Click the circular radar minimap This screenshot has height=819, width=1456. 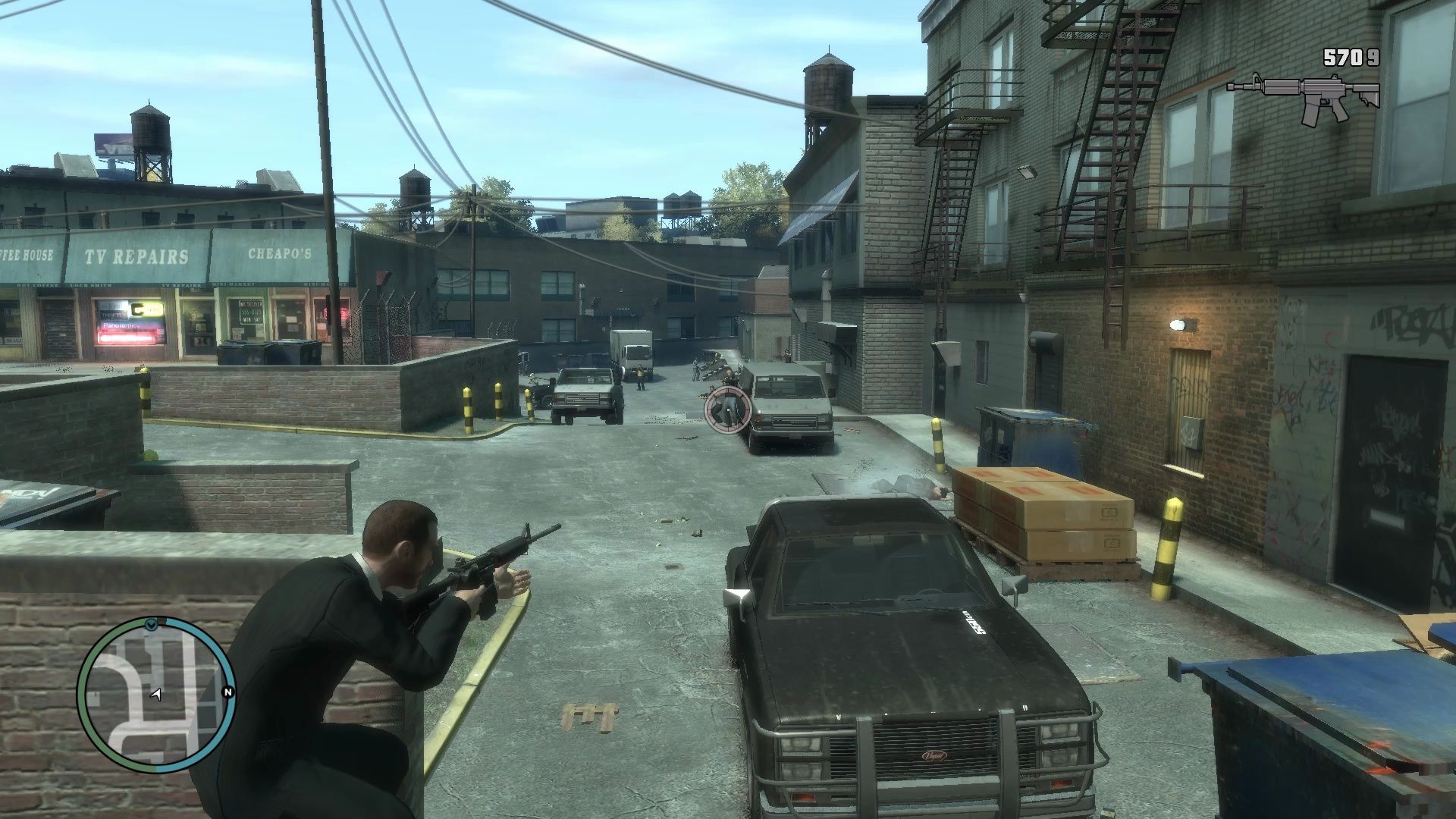point(155,695)
